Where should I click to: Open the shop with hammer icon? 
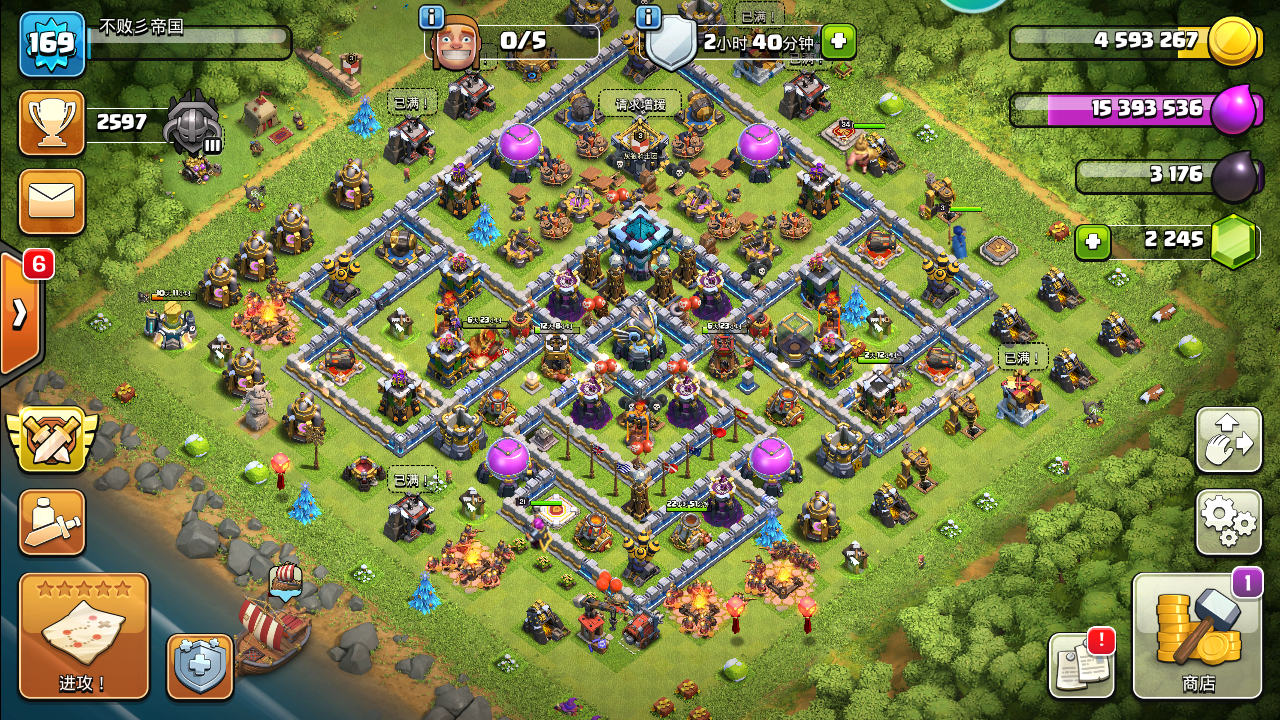(1197, 636)
